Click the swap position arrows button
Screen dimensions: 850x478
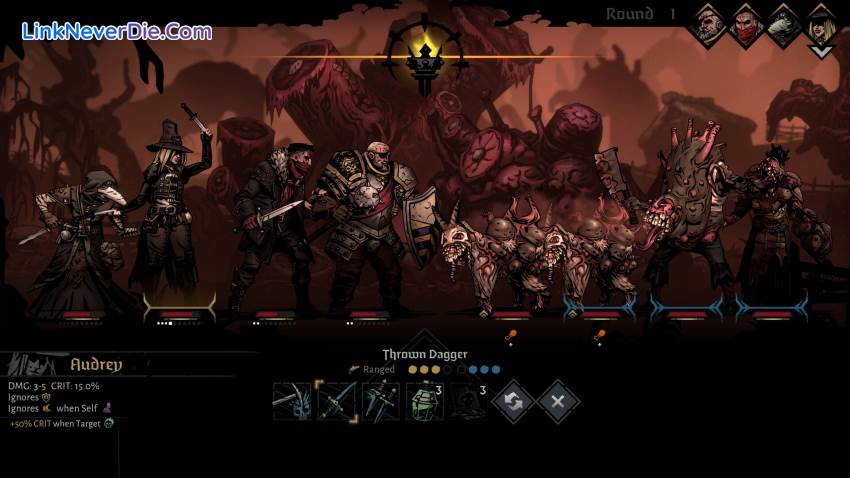(514, 401)
